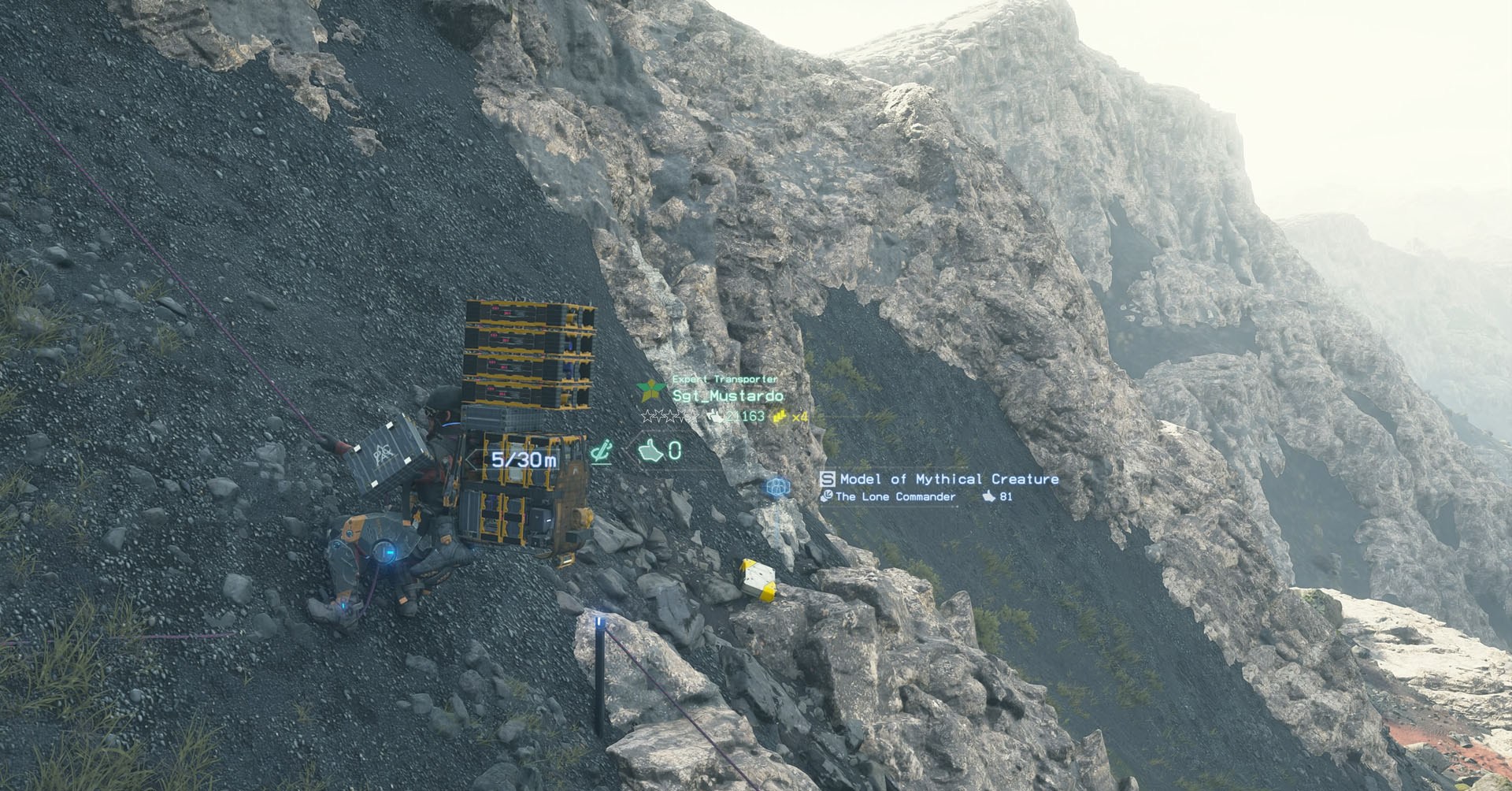1512x791 pixels.
Task: Click the white thumbs-up icon next to 21163
Action: (715, 417)
